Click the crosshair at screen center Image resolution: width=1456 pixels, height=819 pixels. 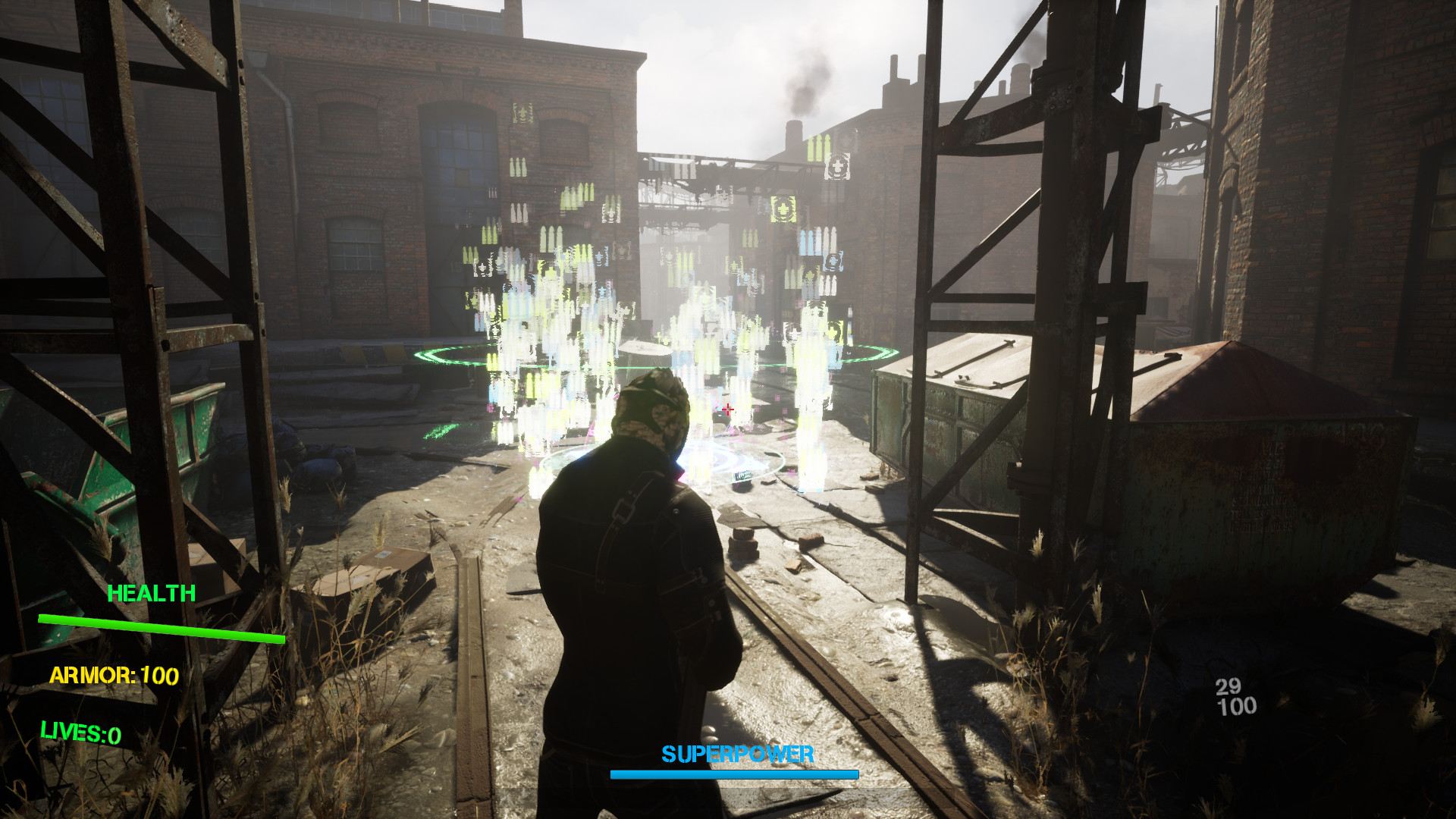click(x=729, y=409)
